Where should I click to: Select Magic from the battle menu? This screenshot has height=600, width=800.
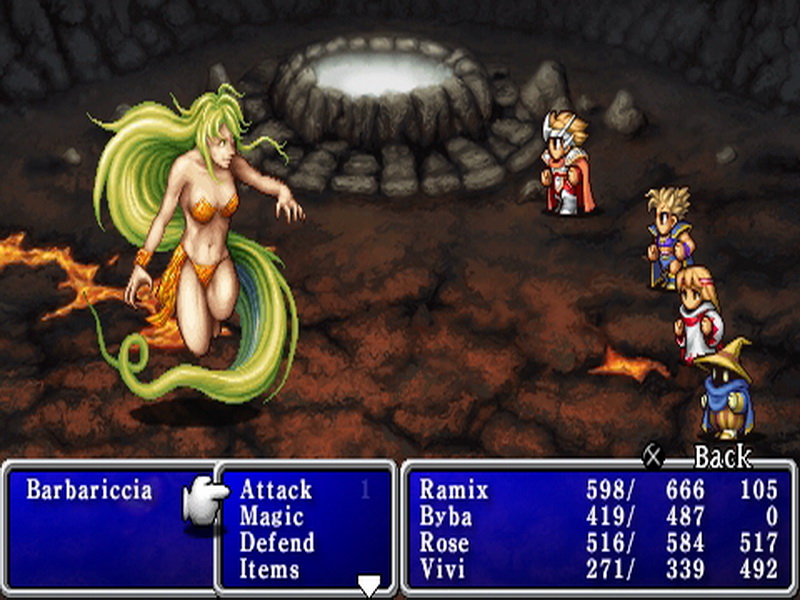coord(270,517)
